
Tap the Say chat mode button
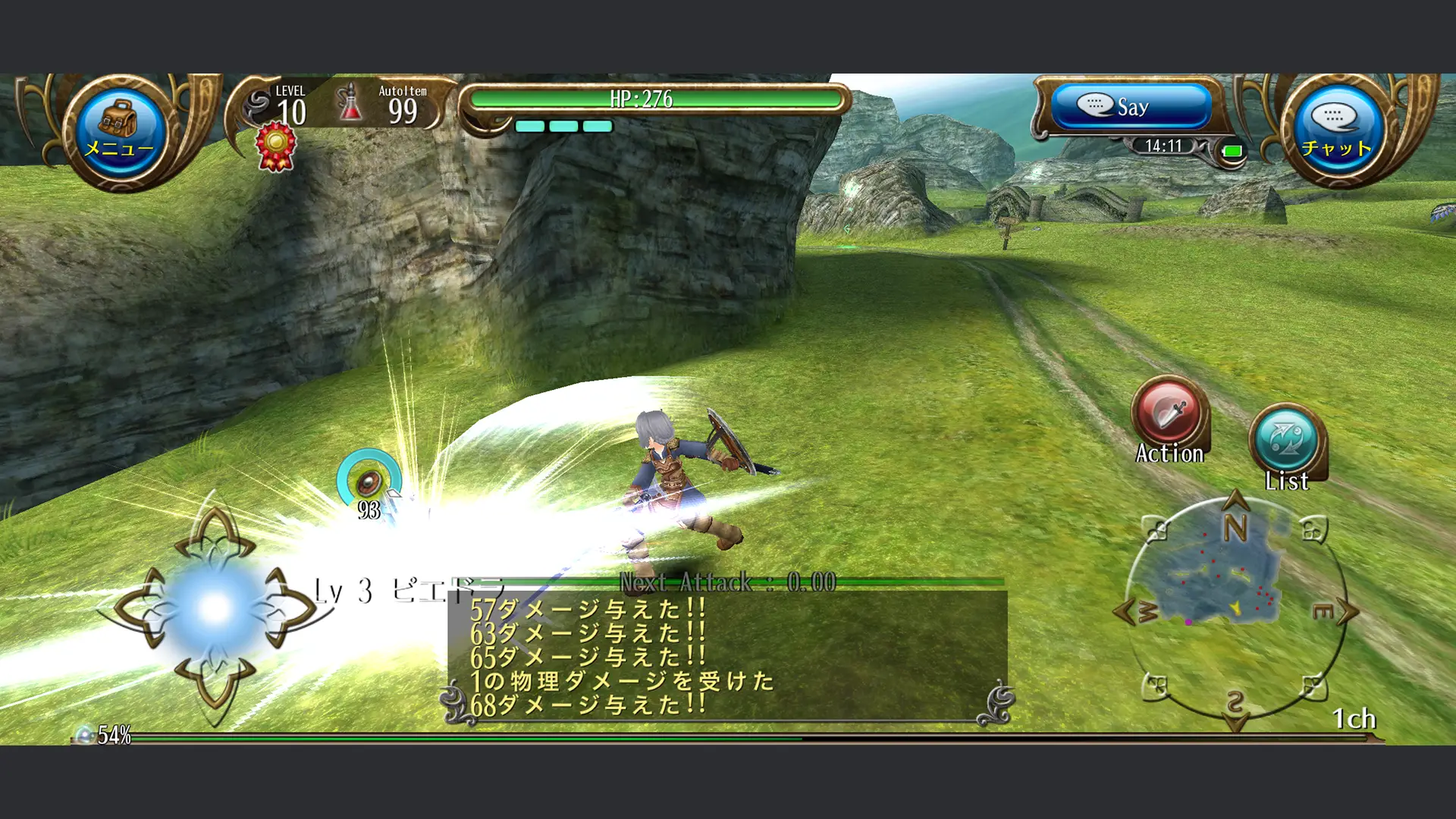click(x=1131, y=107)
